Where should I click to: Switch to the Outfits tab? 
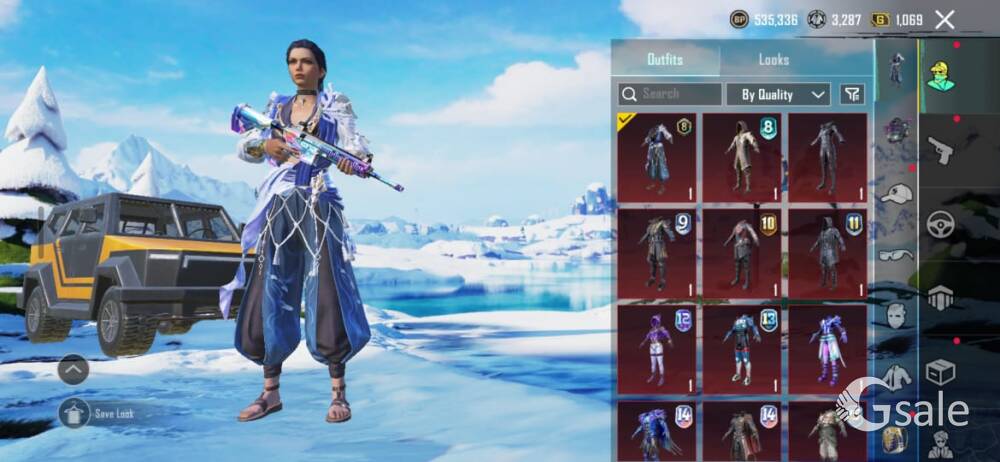665,60
